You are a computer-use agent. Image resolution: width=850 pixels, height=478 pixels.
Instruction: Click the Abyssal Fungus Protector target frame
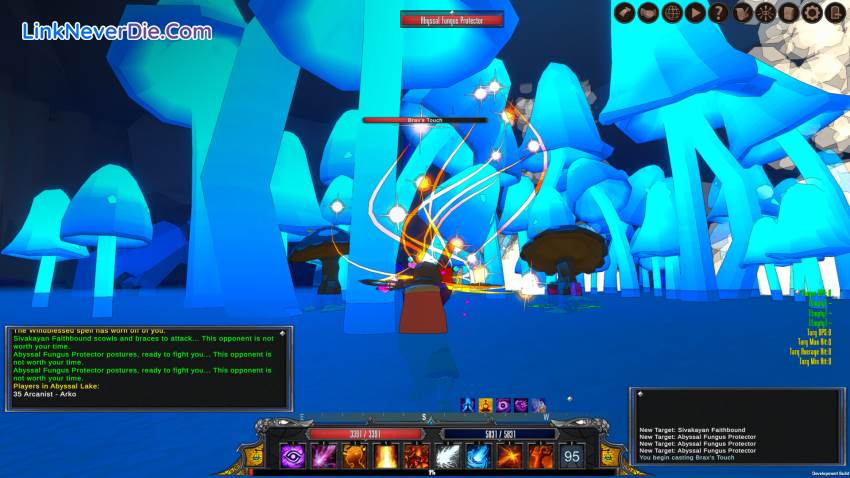click(452, 18)
